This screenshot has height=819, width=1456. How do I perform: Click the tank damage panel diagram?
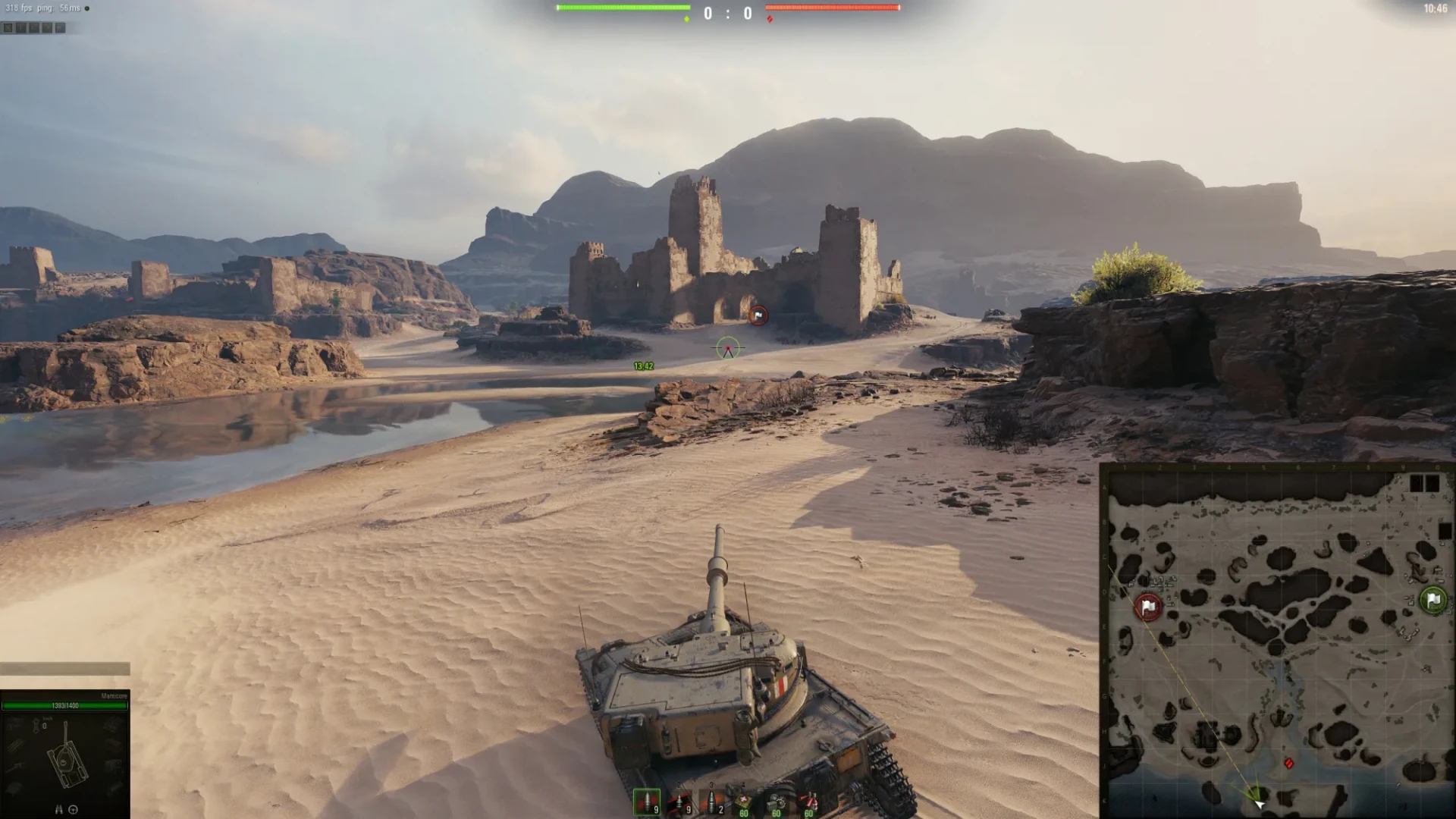pos(65,755)
